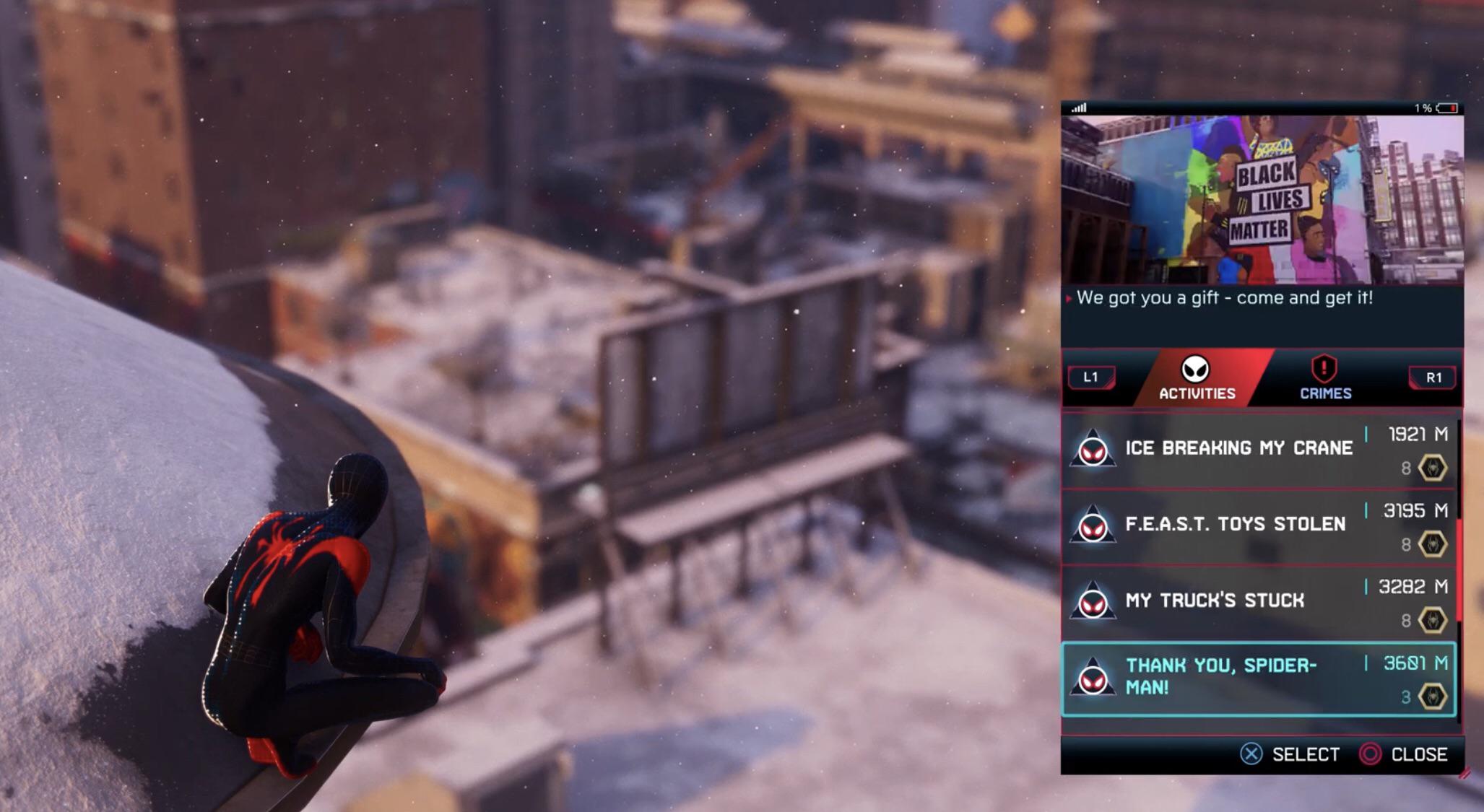Click the Crimes alert icon
The width and height of the screenshot is (1484, 812).
[x=1324, y=367]
